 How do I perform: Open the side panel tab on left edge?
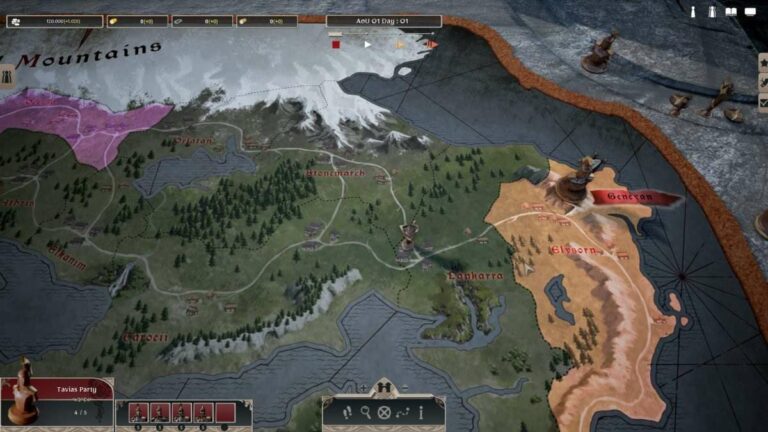(x=7, y=77)
